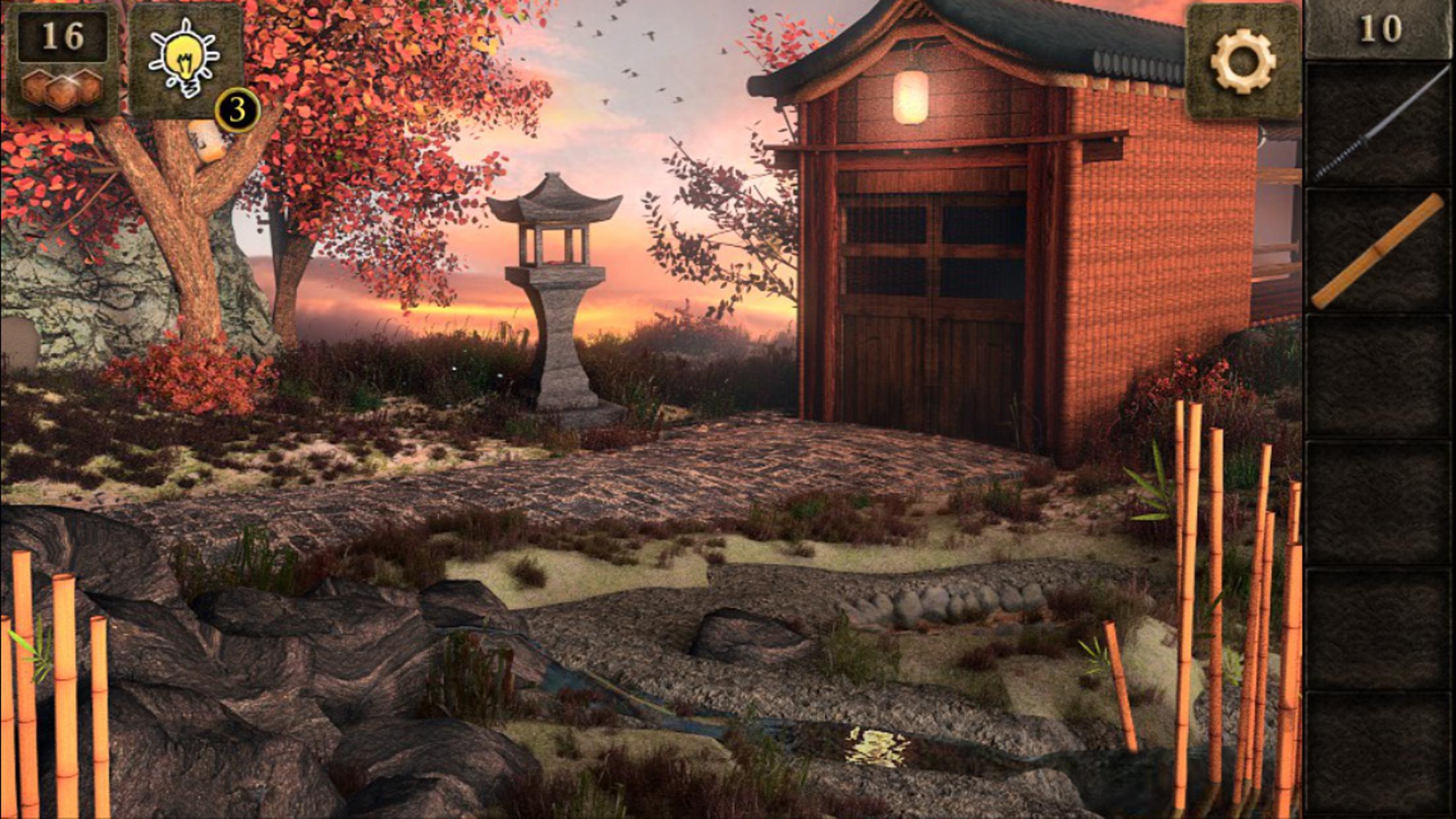The height and width of the screenshot is (819, 1456).
Task: Open the gear settings menu
Action: click(1242, 61)
